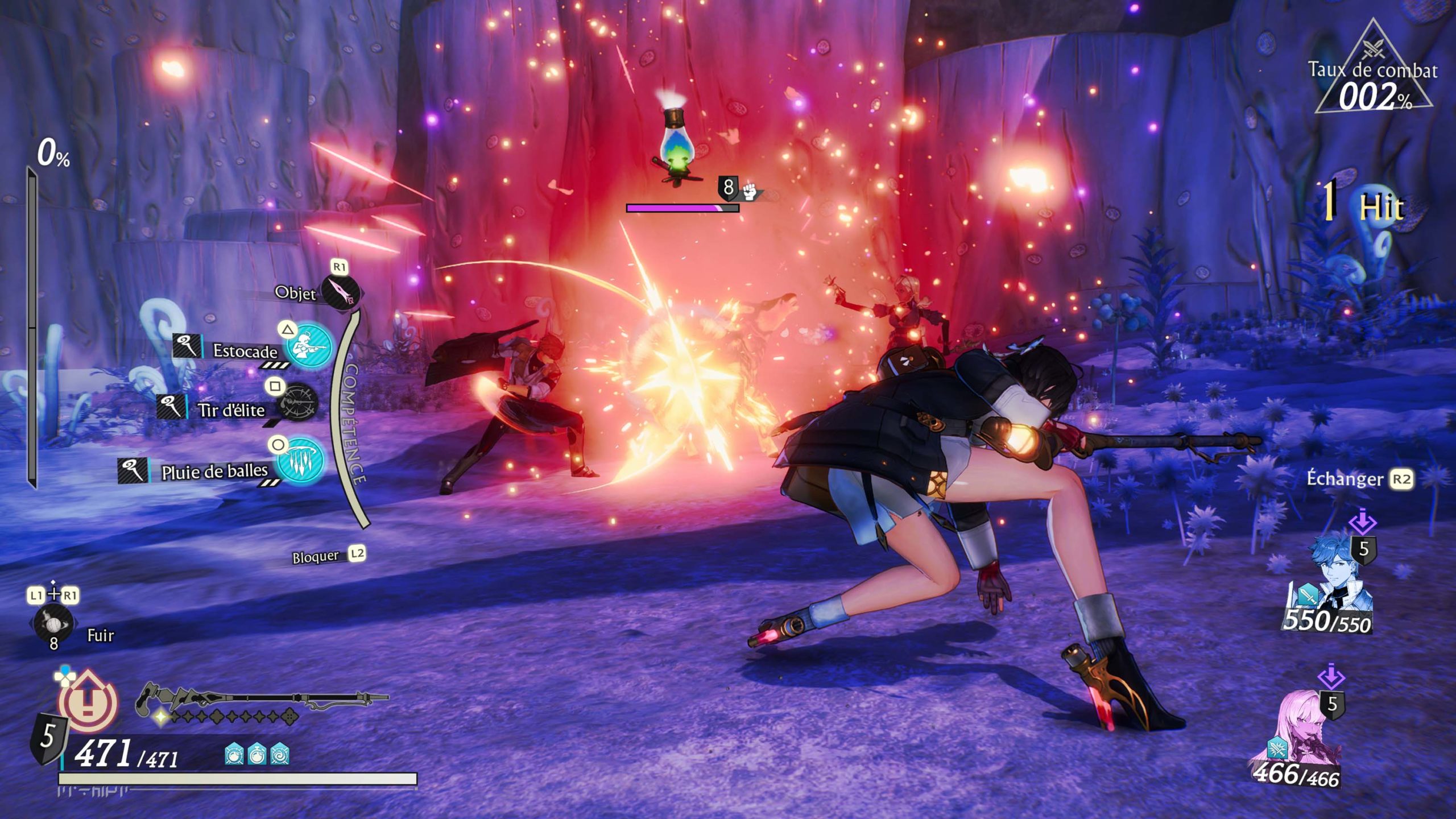Select the Fuir escape icon
1456x819 pixels.
coord(53,623)
